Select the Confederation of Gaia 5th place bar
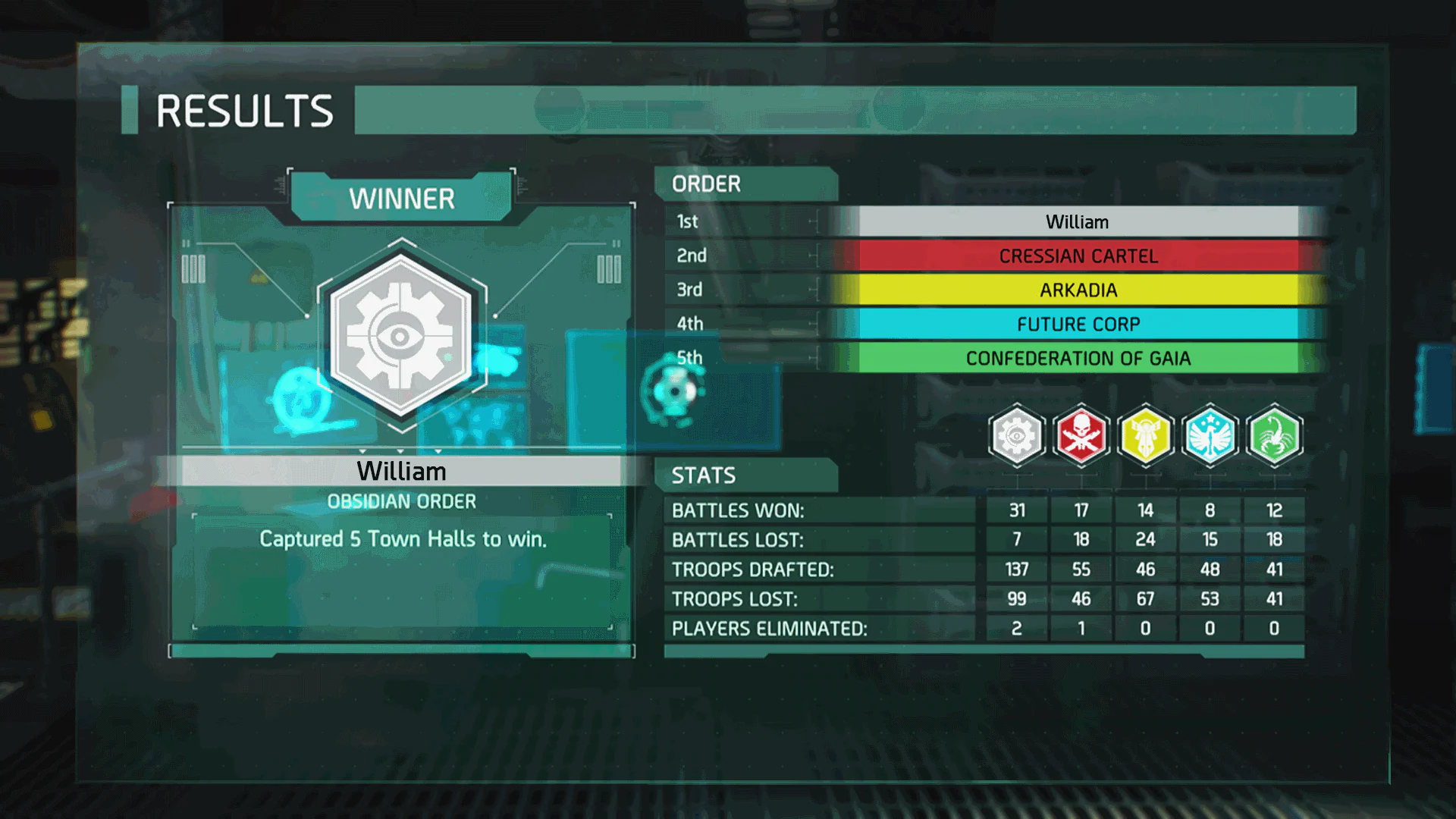Viewport: 1456px width, 819px height. click(1077, 358)
